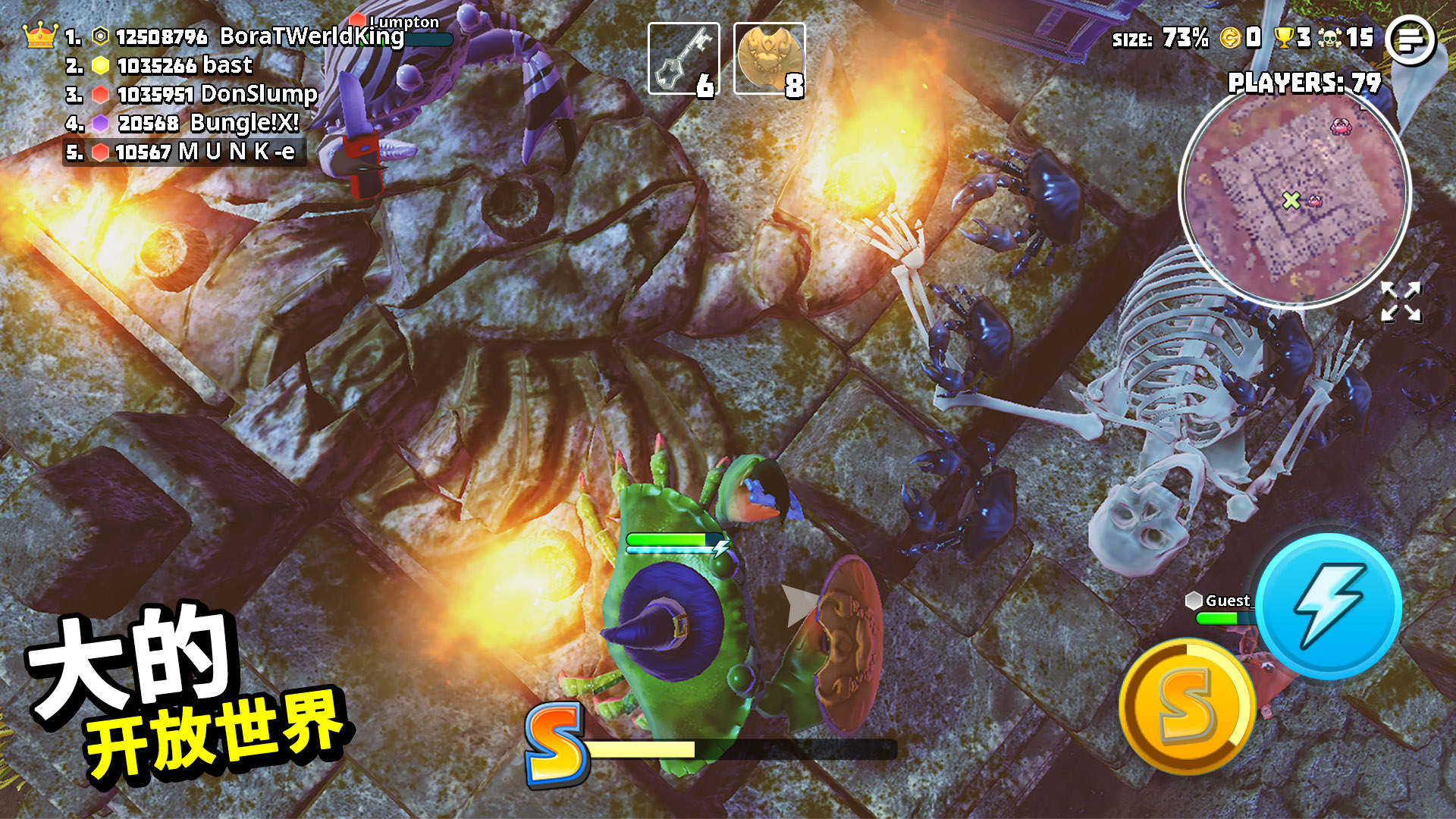The height and width of the screenshot is (819, 1456).
Task: Click the circular minimap
Action: click(x=1294, y=196)
